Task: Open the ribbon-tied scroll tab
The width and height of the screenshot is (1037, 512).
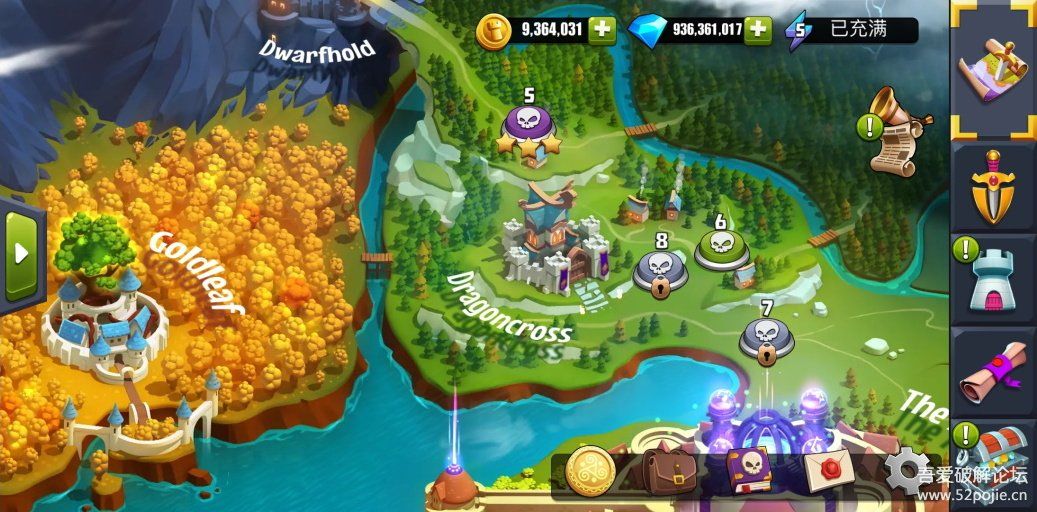Action: click(x=992, y=373)
